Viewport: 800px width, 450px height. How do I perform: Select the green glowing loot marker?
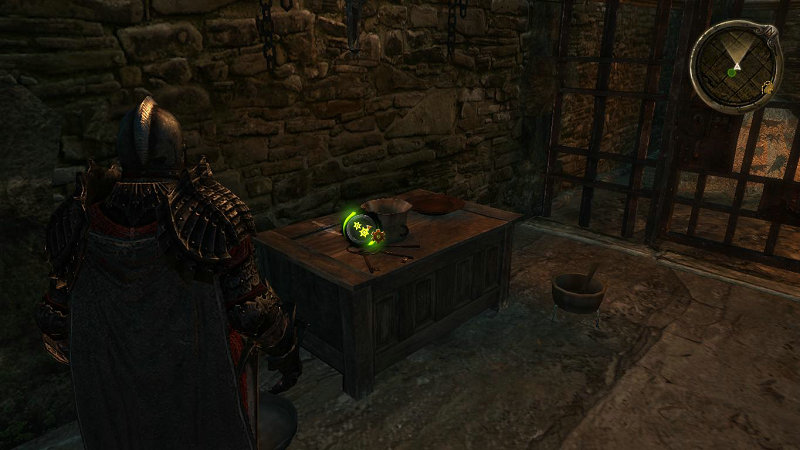point(361,231)
